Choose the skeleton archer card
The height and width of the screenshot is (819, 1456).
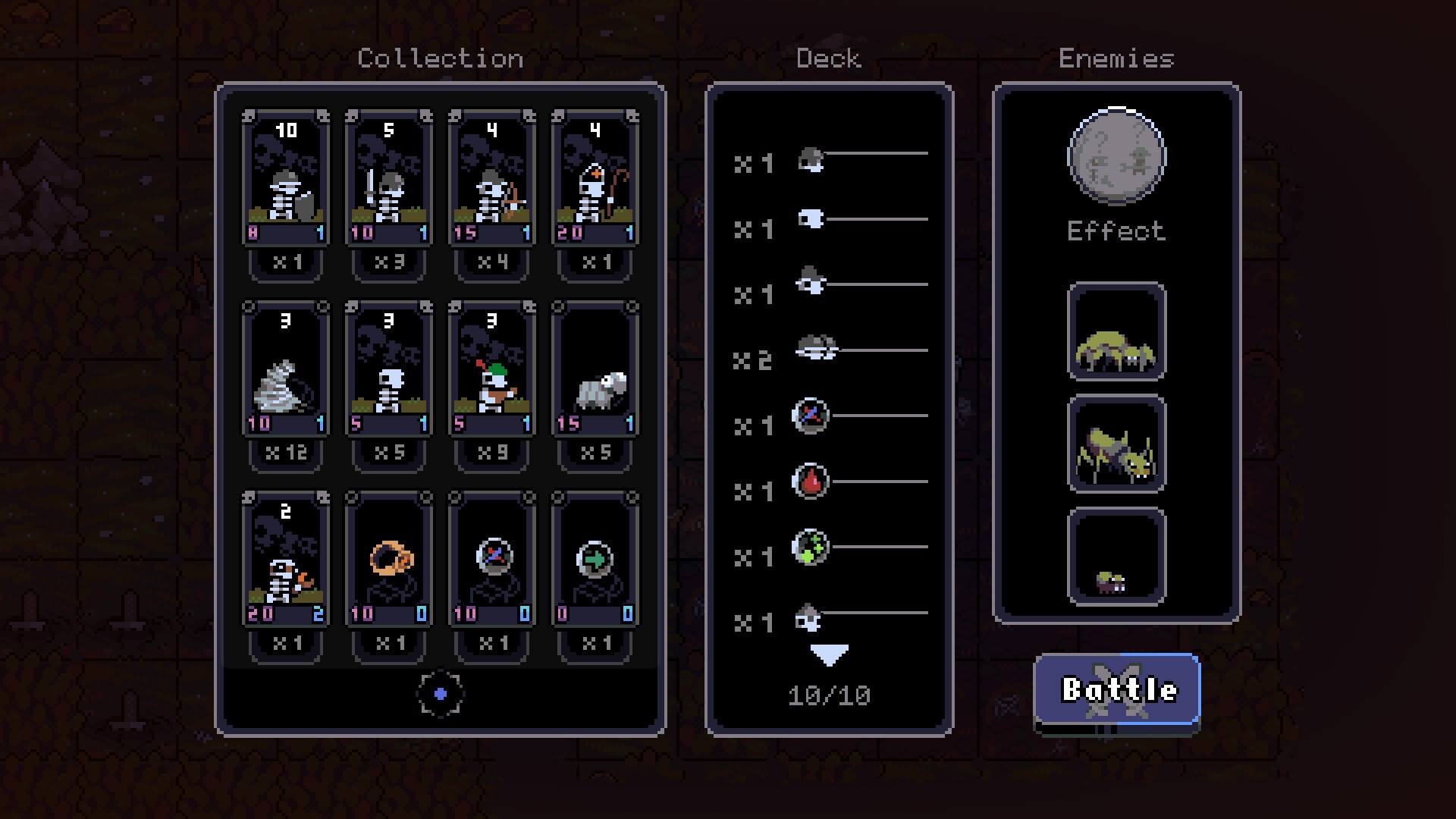pyautogui.click(x=492, y=179)
